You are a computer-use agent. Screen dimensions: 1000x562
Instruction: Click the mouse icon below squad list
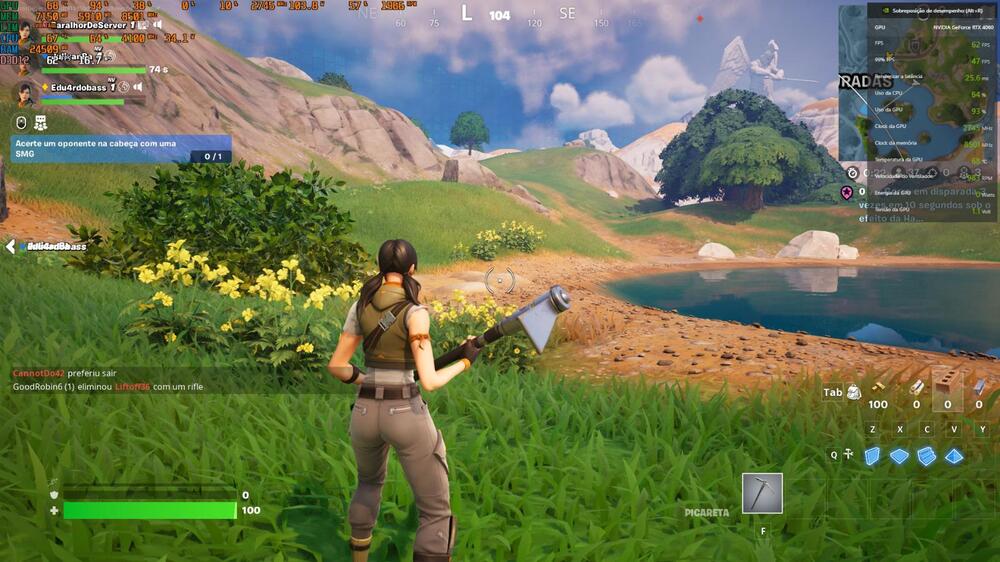click(20, 122)
